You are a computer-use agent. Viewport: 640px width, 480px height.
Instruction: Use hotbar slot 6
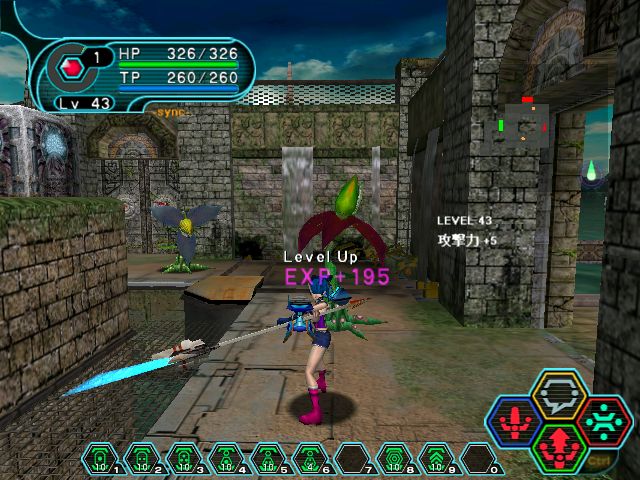pyautogui.click(x=310, y=459)
